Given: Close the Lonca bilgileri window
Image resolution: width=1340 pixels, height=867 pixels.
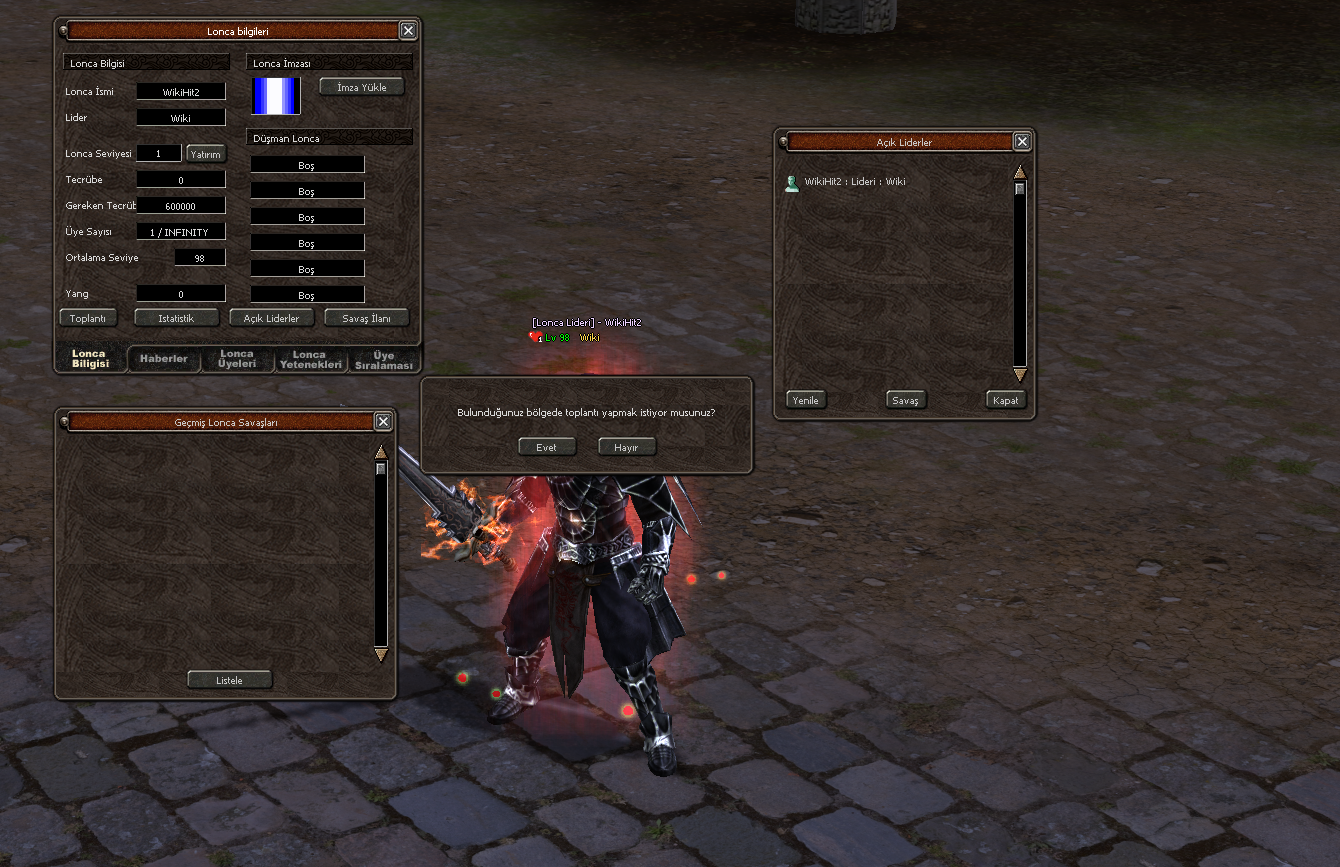Looking at the screenshot, I should (408, 31).
